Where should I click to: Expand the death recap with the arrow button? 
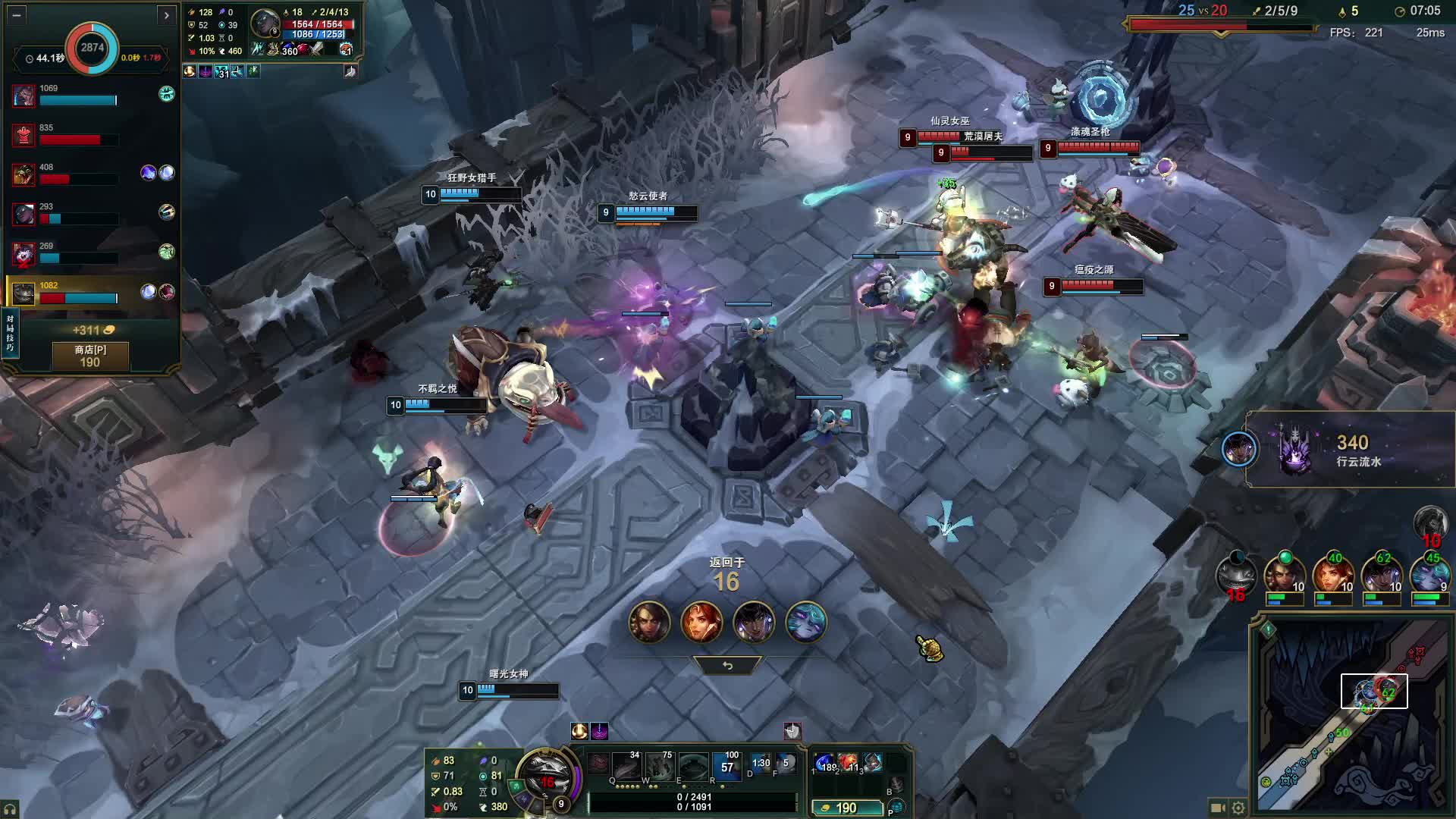tap(166, 14)
